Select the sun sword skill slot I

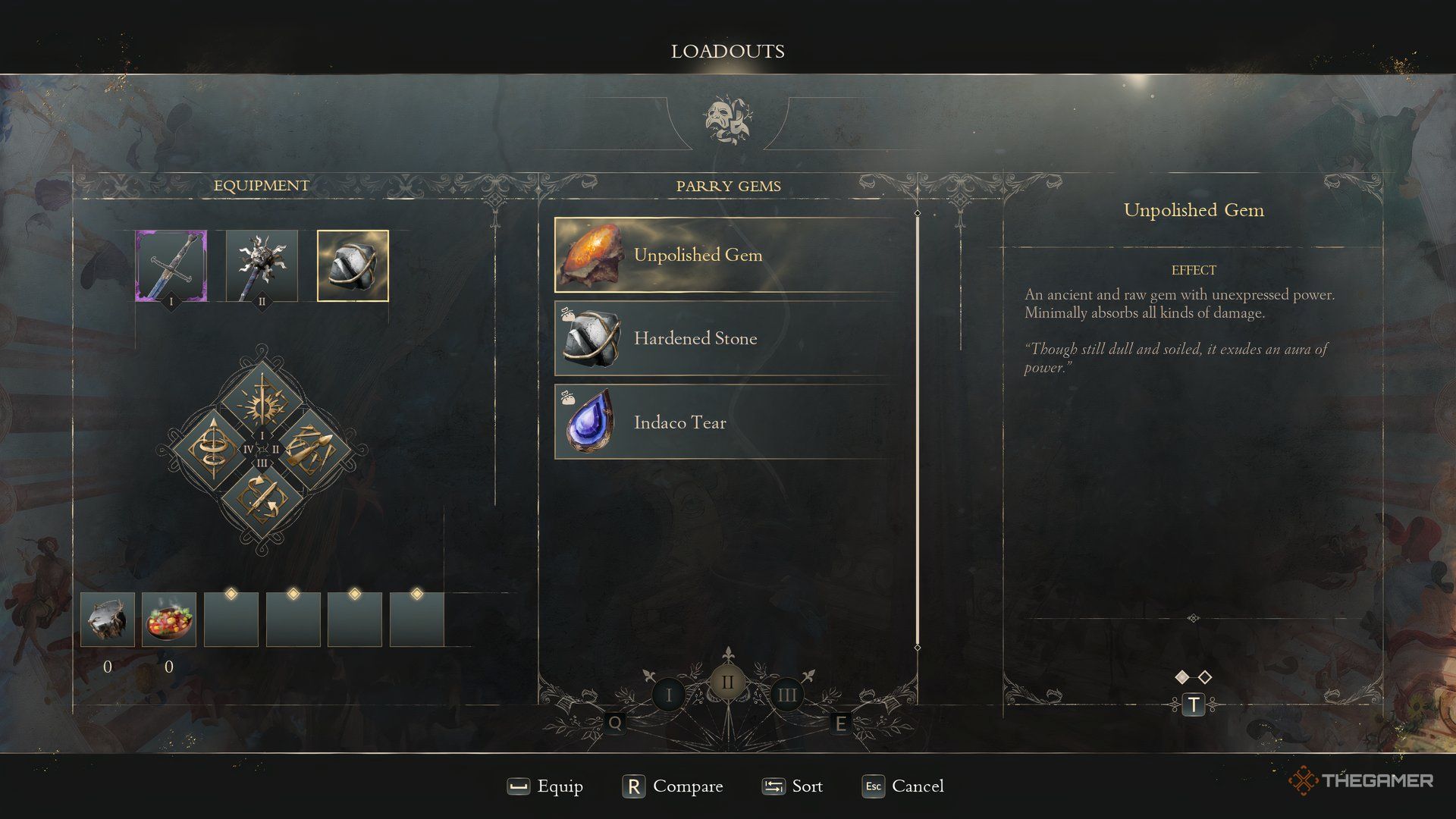pyautogui.click(x=262, y=400)
